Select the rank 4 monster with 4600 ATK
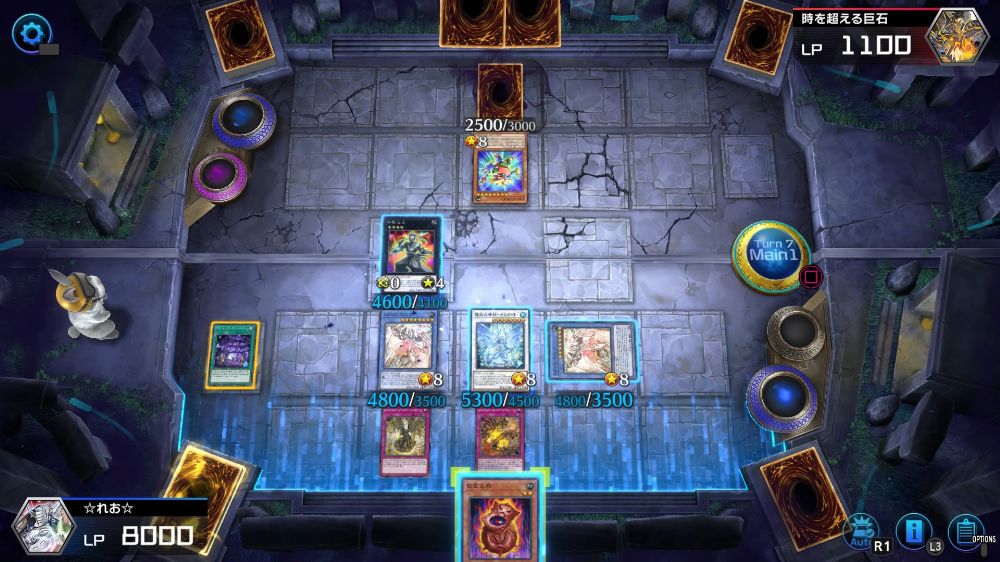Viewport: 1000px width, 562px height. tap(410, 248)
